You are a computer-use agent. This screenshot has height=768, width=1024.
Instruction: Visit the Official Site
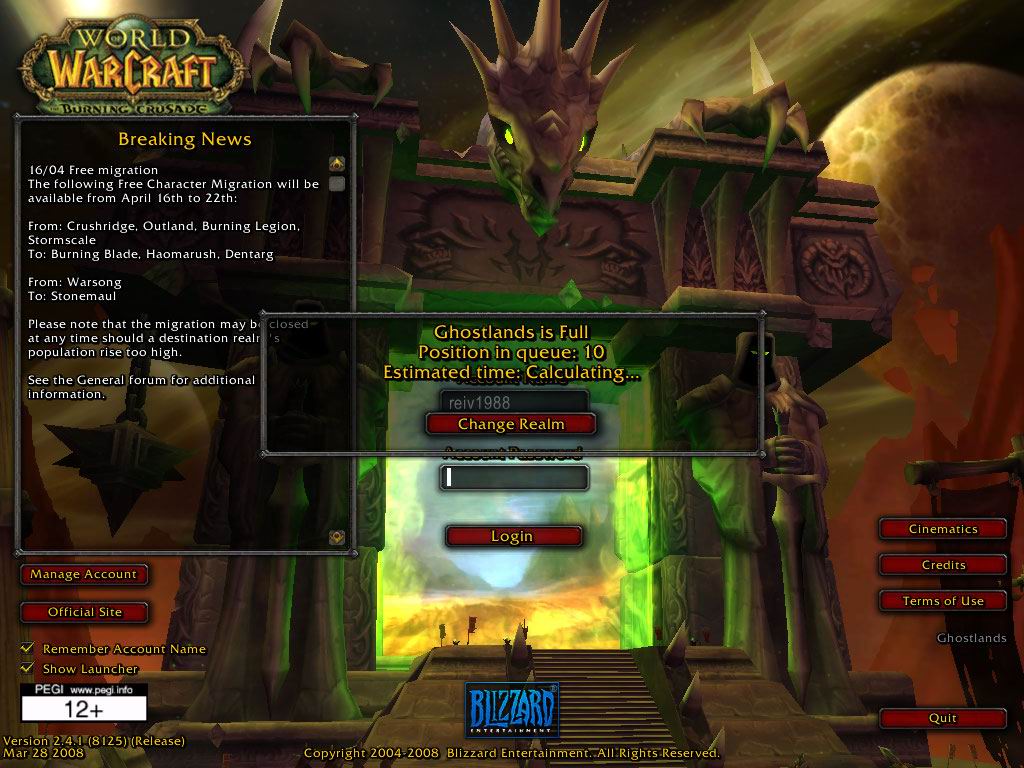84,612
